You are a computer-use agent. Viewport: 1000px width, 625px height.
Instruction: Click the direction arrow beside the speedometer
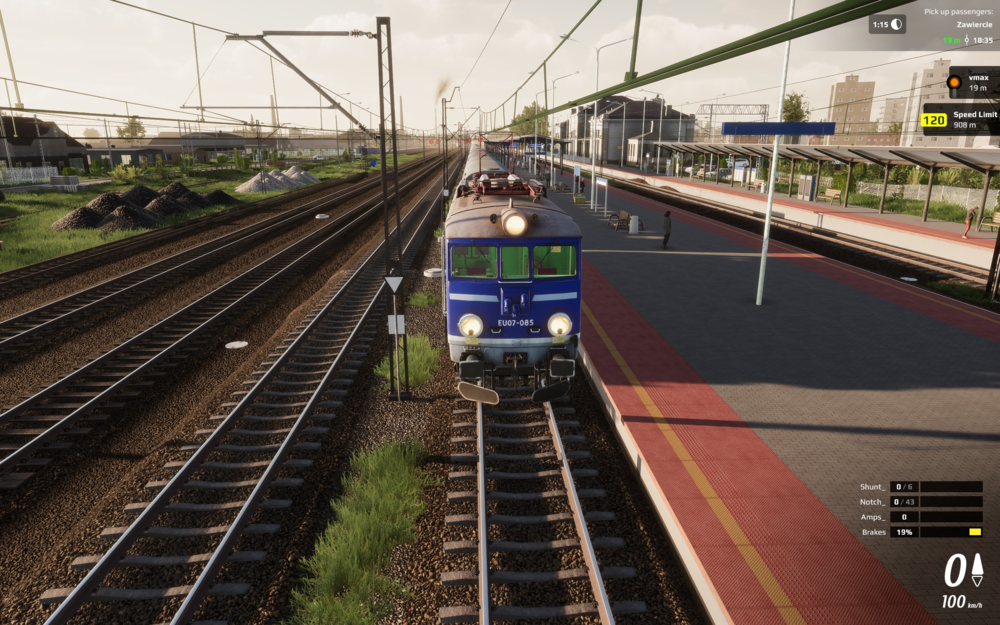click(977, 571)
